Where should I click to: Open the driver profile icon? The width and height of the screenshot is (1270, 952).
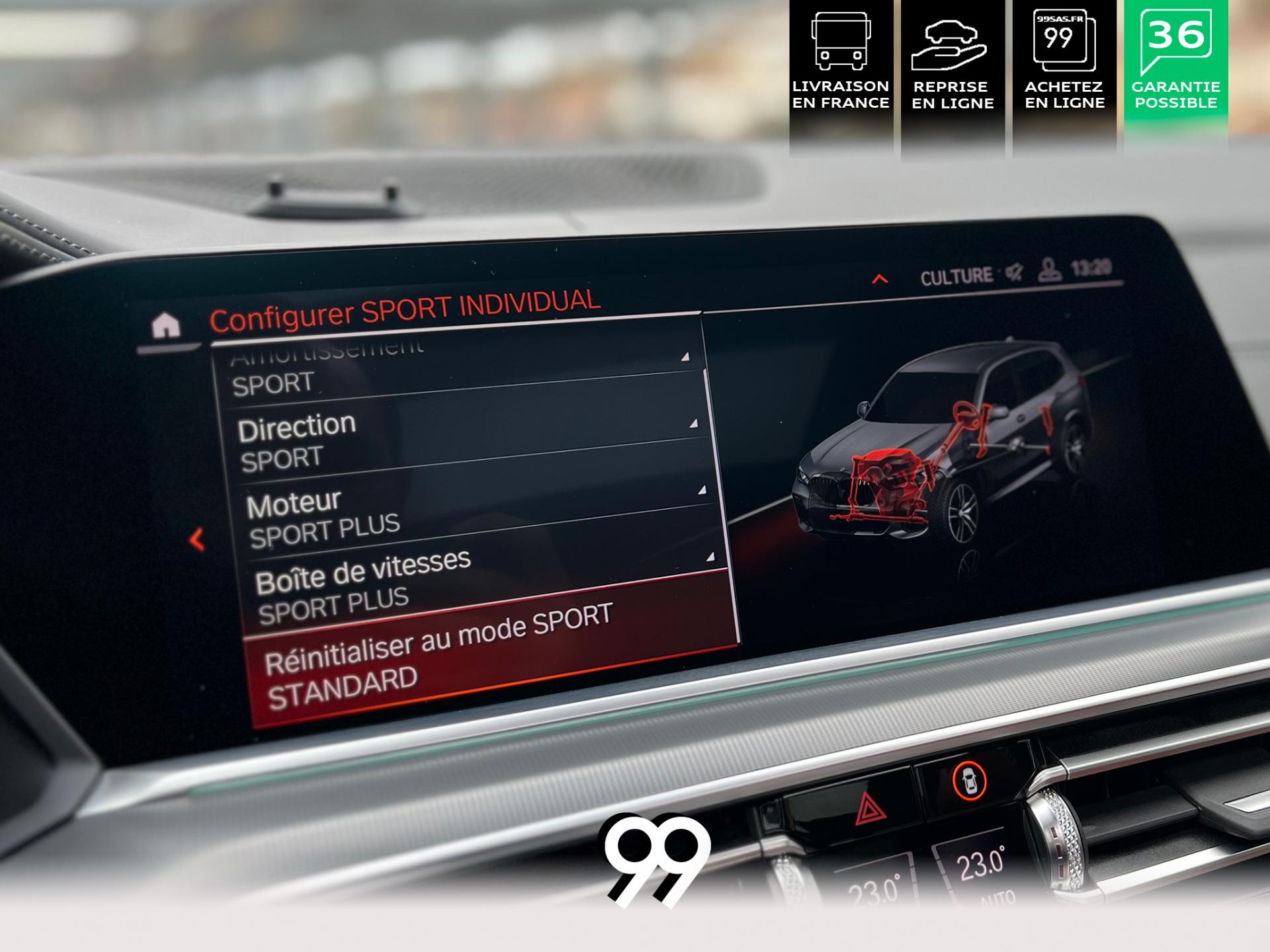tap(1049, 270)
